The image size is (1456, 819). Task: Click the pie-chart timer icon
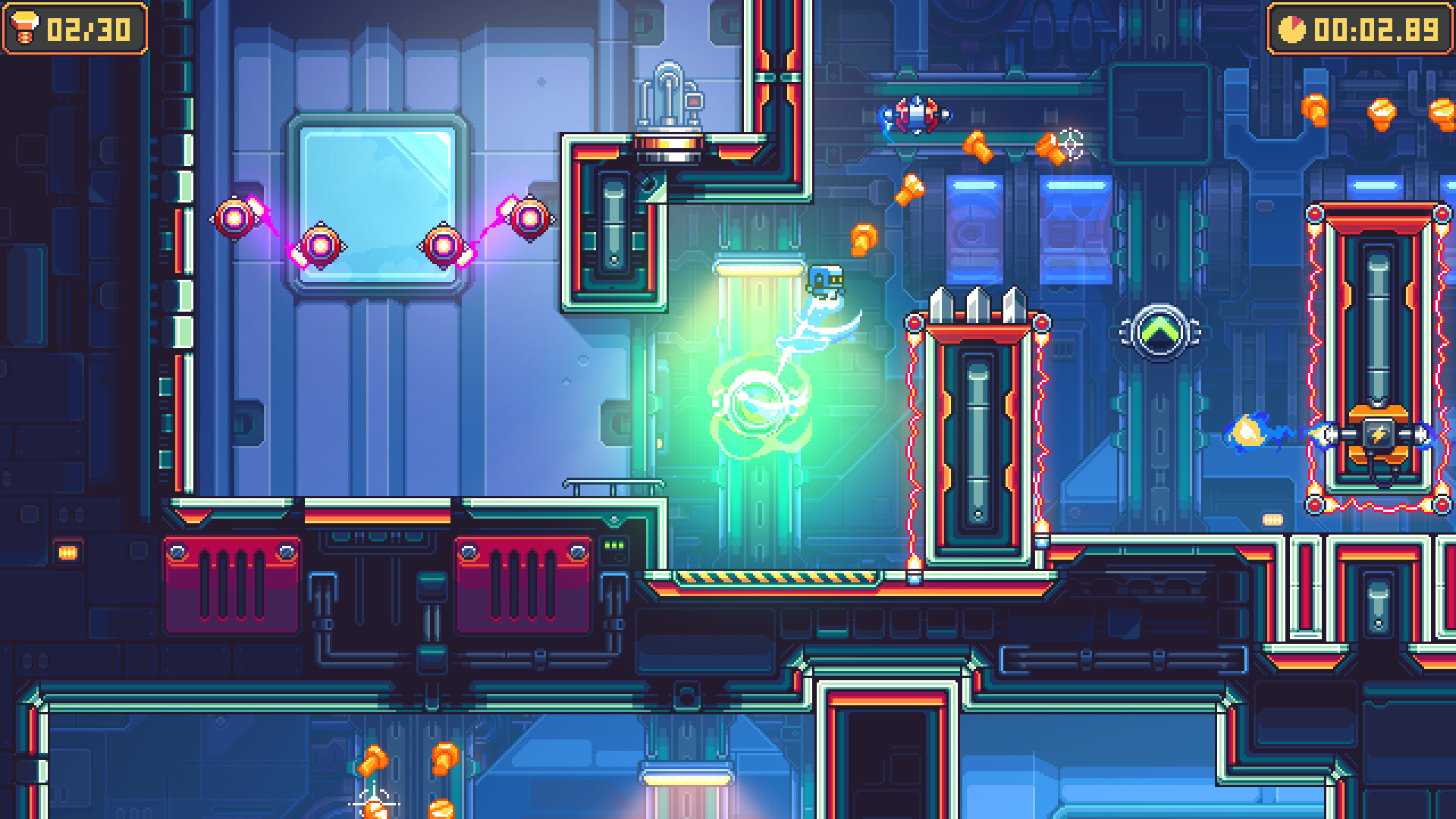pos(1294,30)
